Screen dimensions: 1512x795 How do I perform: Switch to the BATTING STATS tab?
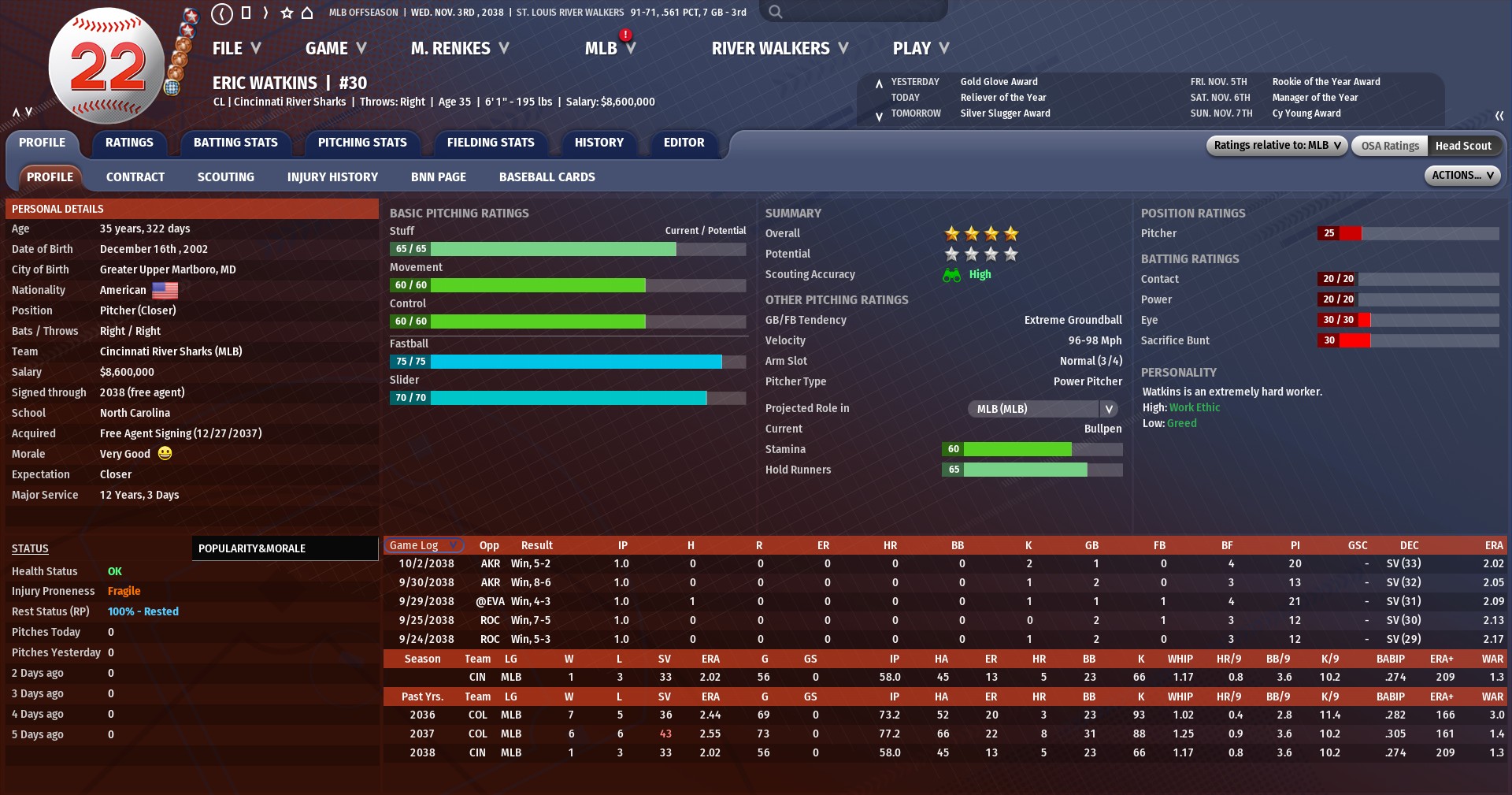(235, 143)
